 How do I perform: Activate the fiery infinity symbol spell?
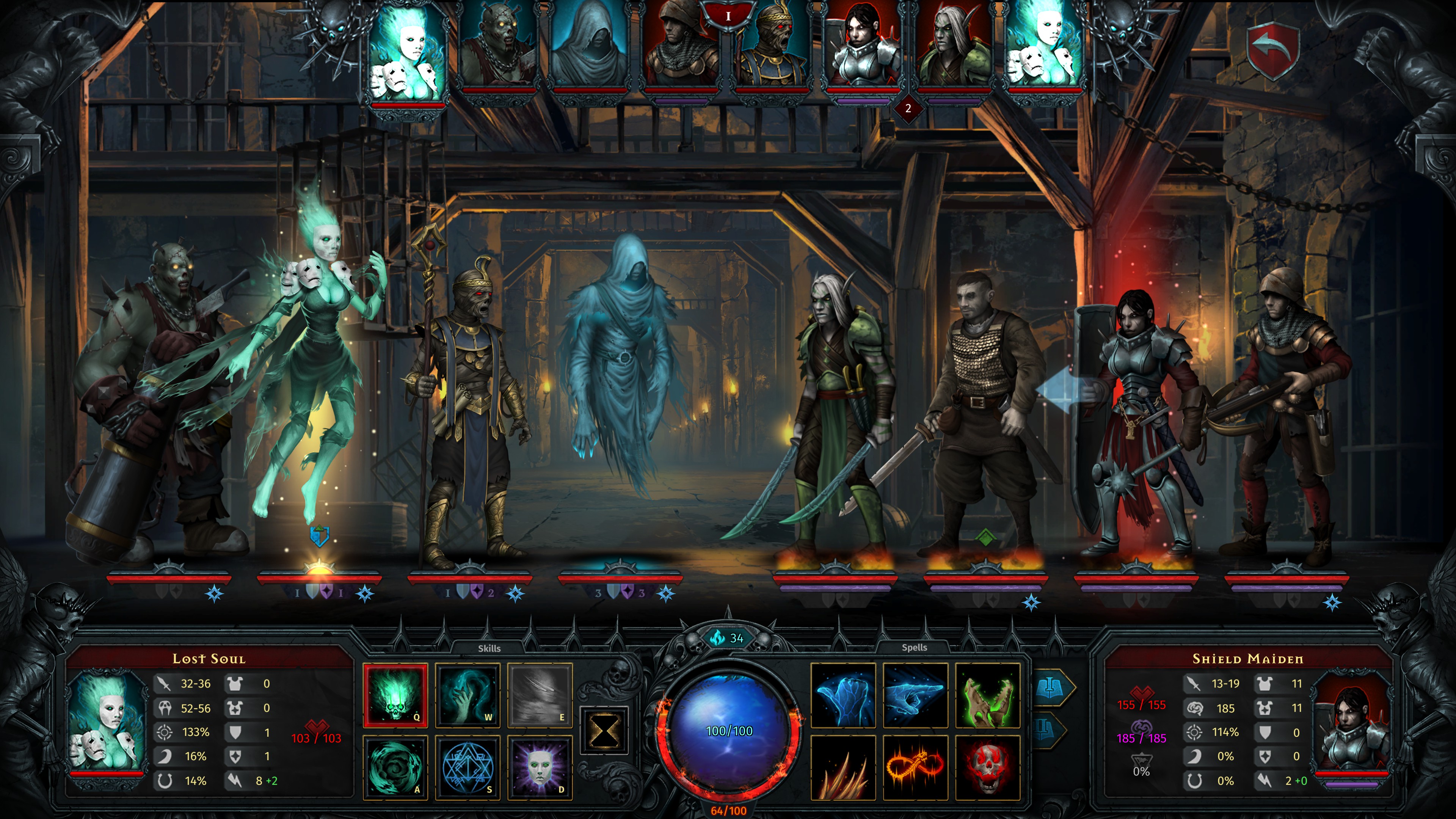pyautogui.click(x=915, y=767)
